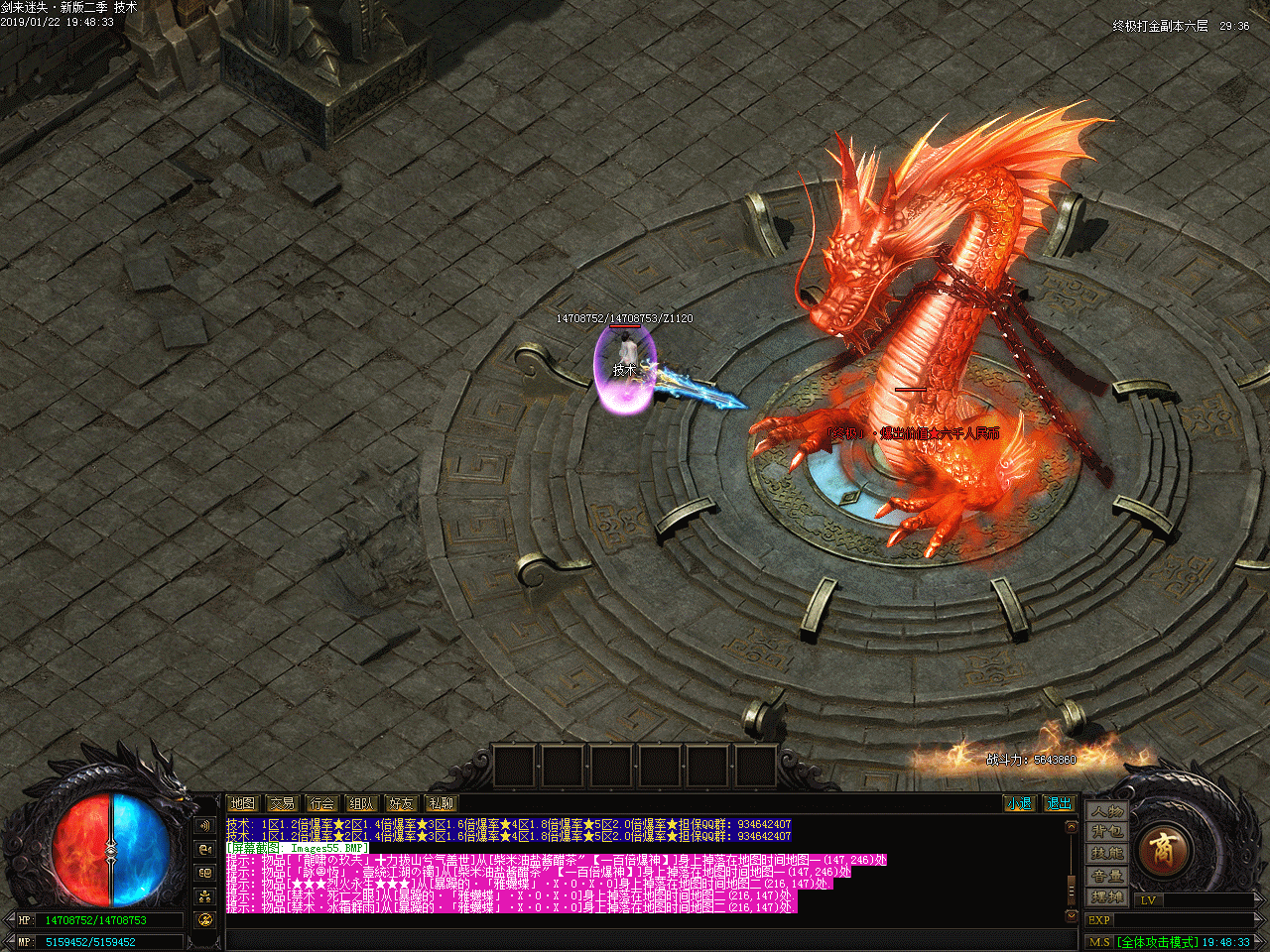Open the 地图 map button

click(x=242, y=803)
